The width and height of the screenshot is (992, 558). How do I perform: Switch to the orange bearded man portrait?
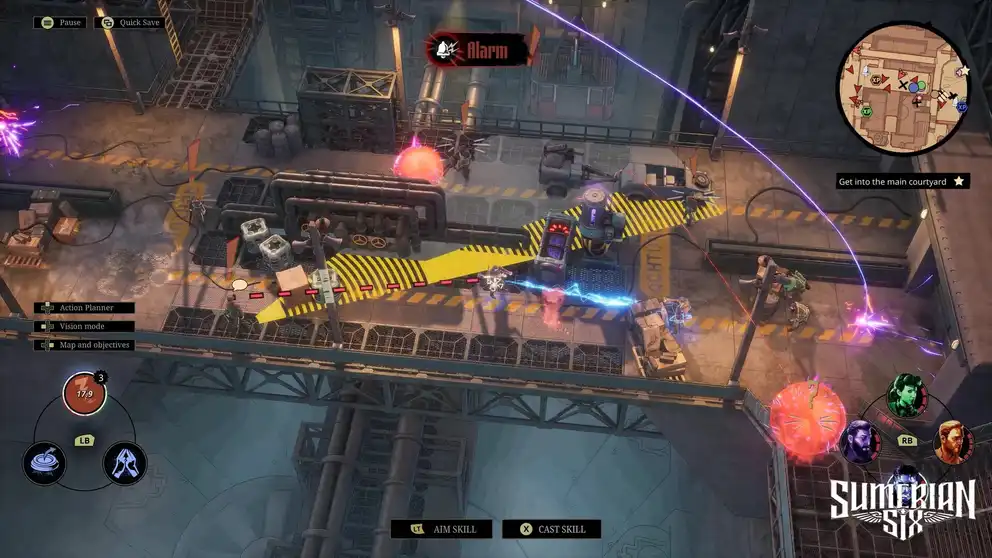(954, 441)
